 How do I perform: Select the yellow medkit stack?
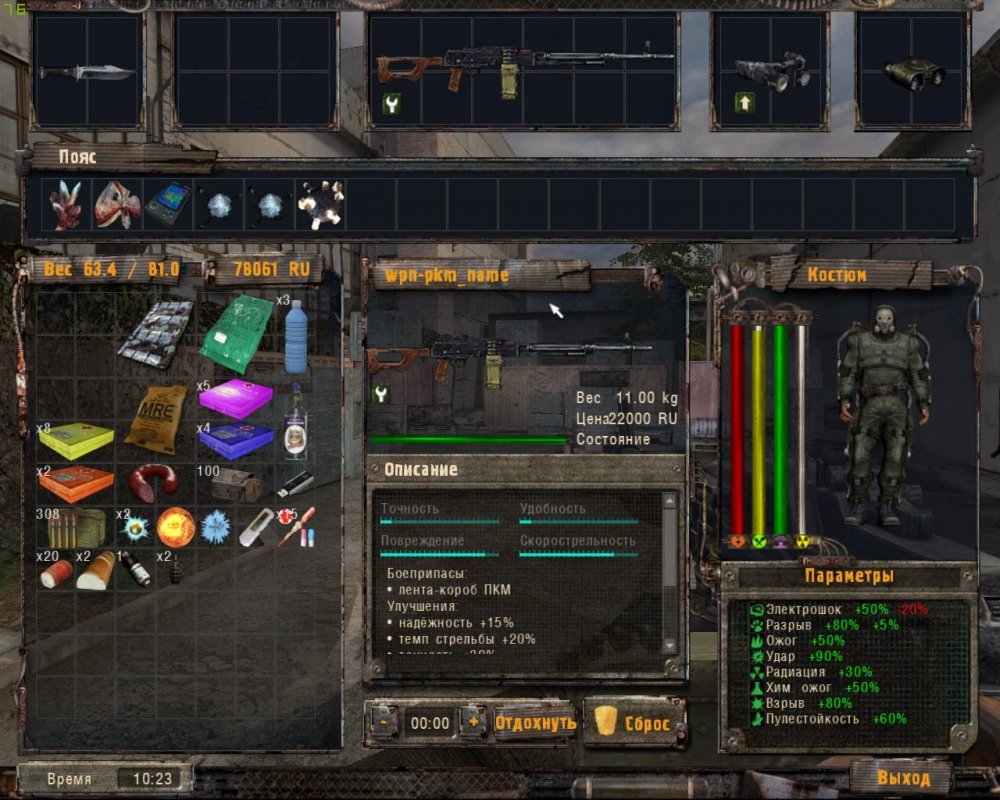tap(77, 440)
